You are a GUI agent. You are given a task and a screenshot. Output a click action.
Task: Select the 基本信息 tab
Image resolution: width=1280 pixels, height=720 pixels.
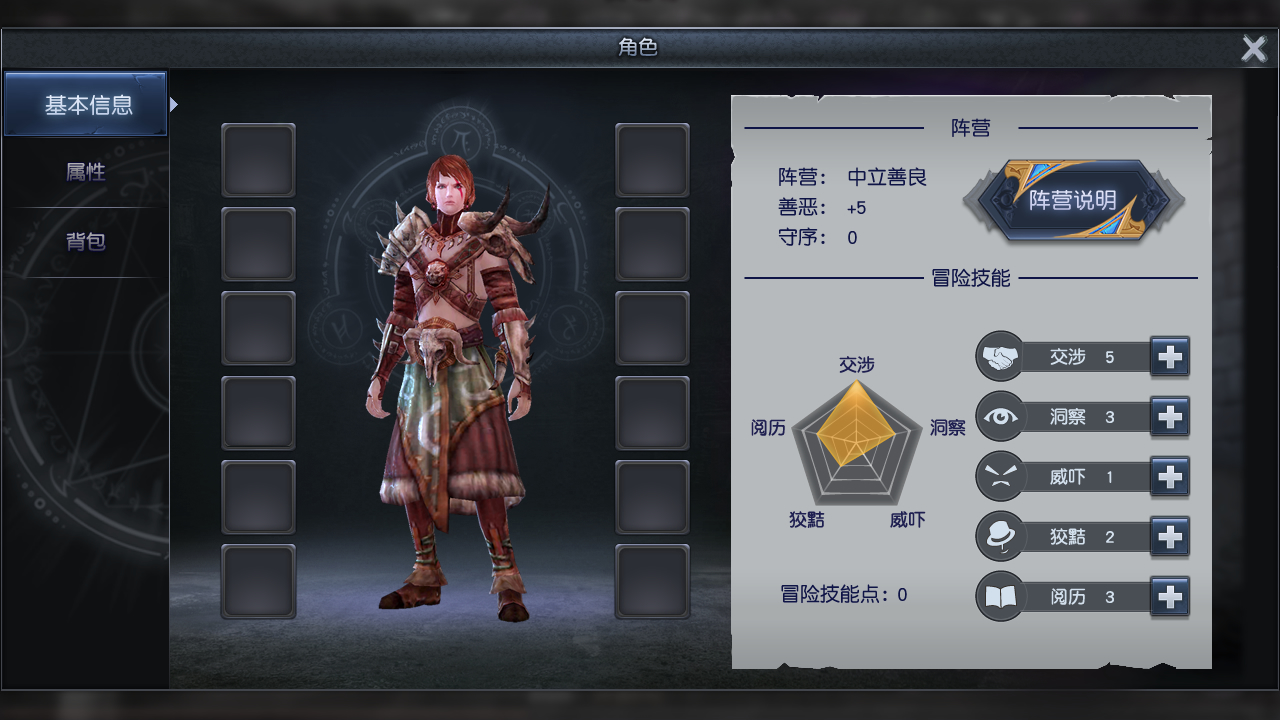click(x=83, y=103)
